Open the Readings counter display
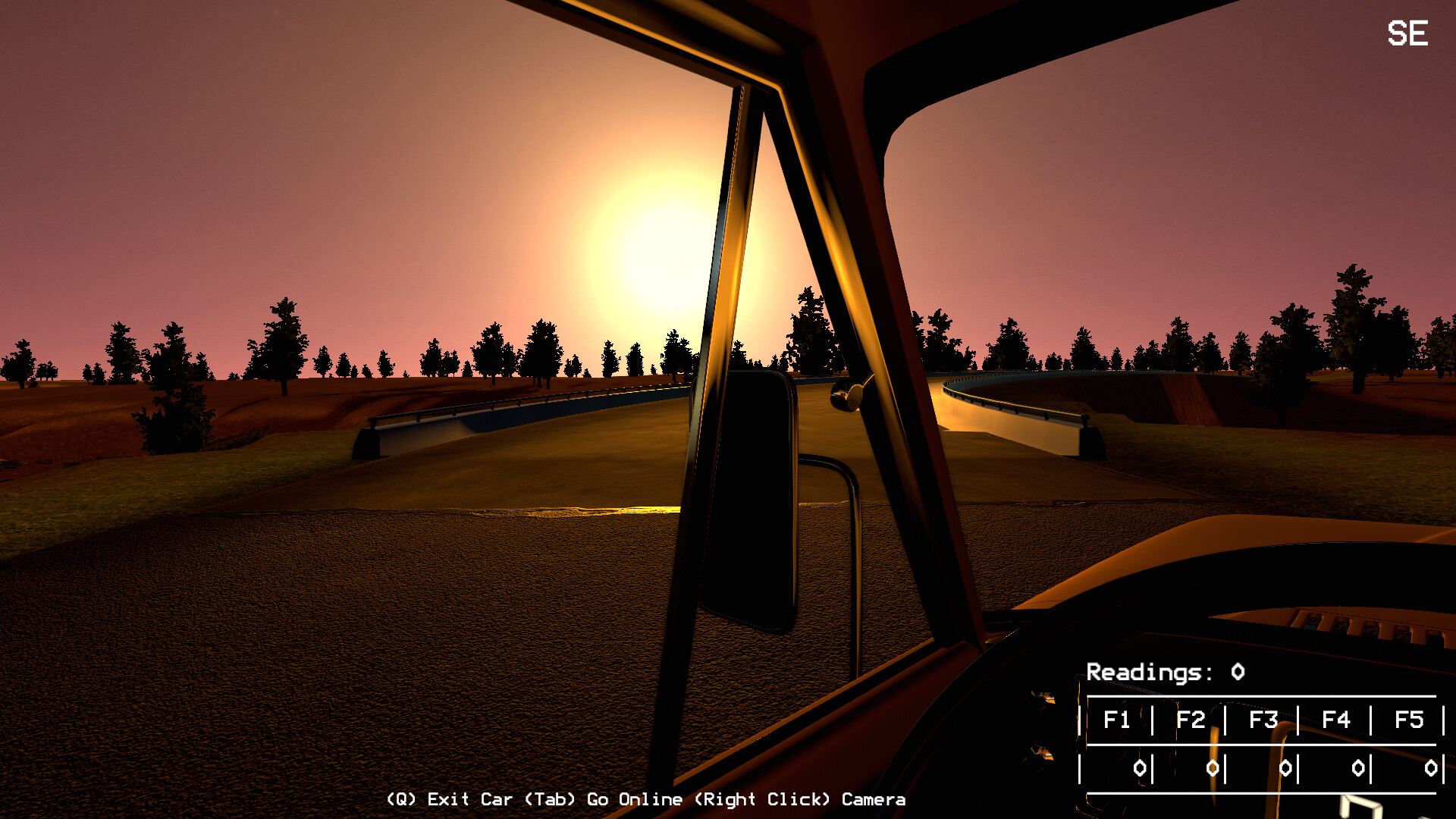This screenshot has height=819, width=1456. point(1149,672)
